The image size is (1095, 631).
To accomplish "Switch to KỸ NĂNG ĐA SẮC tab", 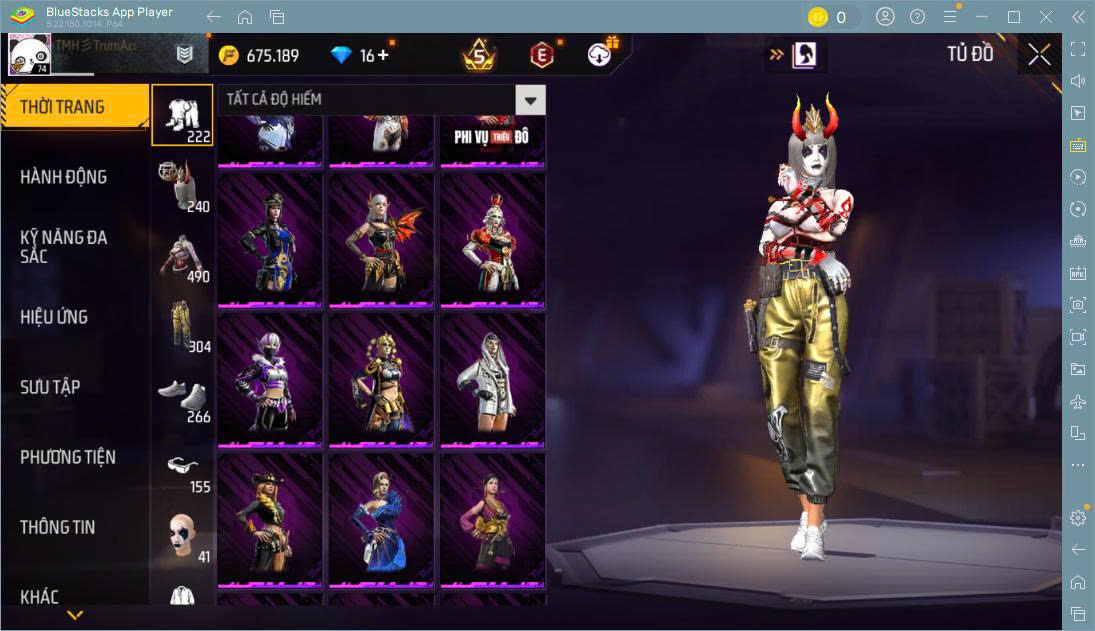I will pyautogui.click(x=64, y=246).
